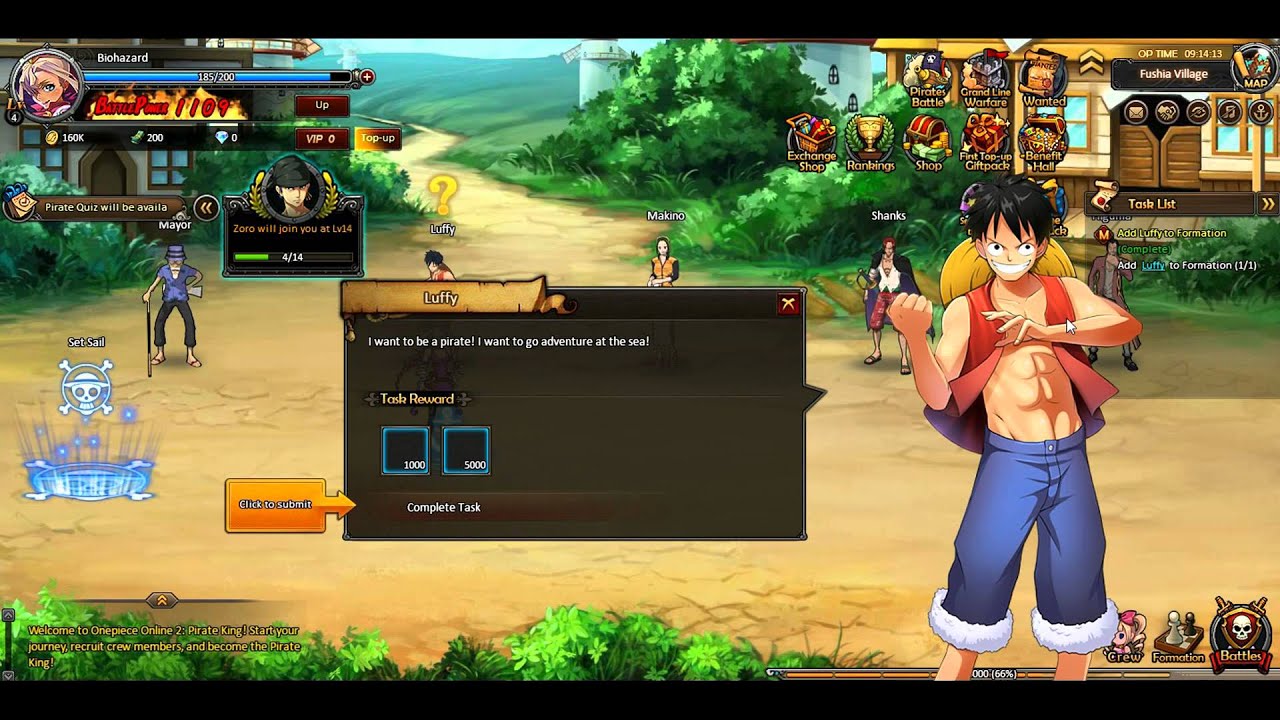This screenshot has height=720, width=1280.
Task: Collapse the Pirate Quiz notice with left chevron
Action: click(x=206, y=207)
